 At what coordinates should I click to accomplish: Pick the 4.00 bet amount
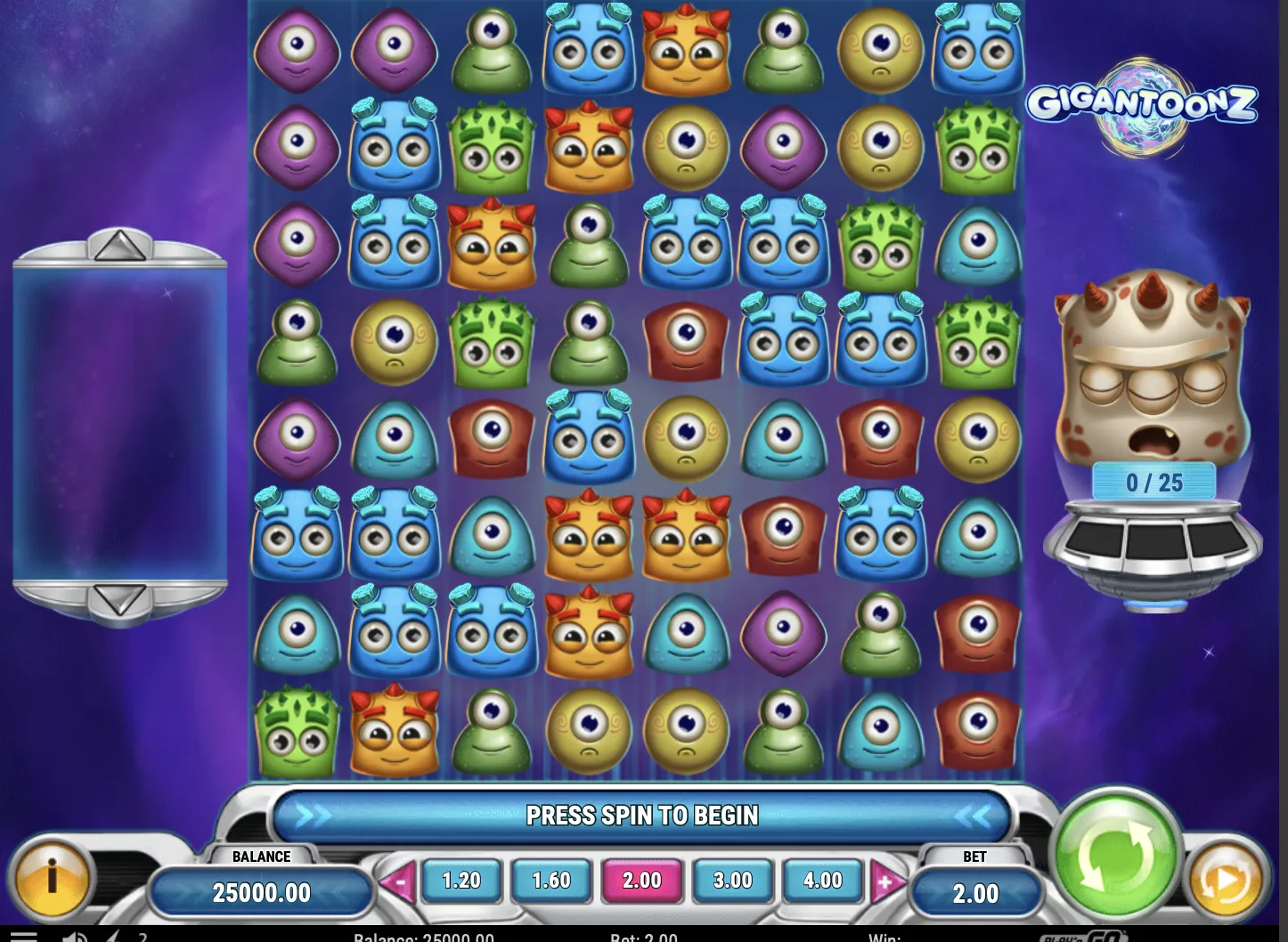point(822,881)
